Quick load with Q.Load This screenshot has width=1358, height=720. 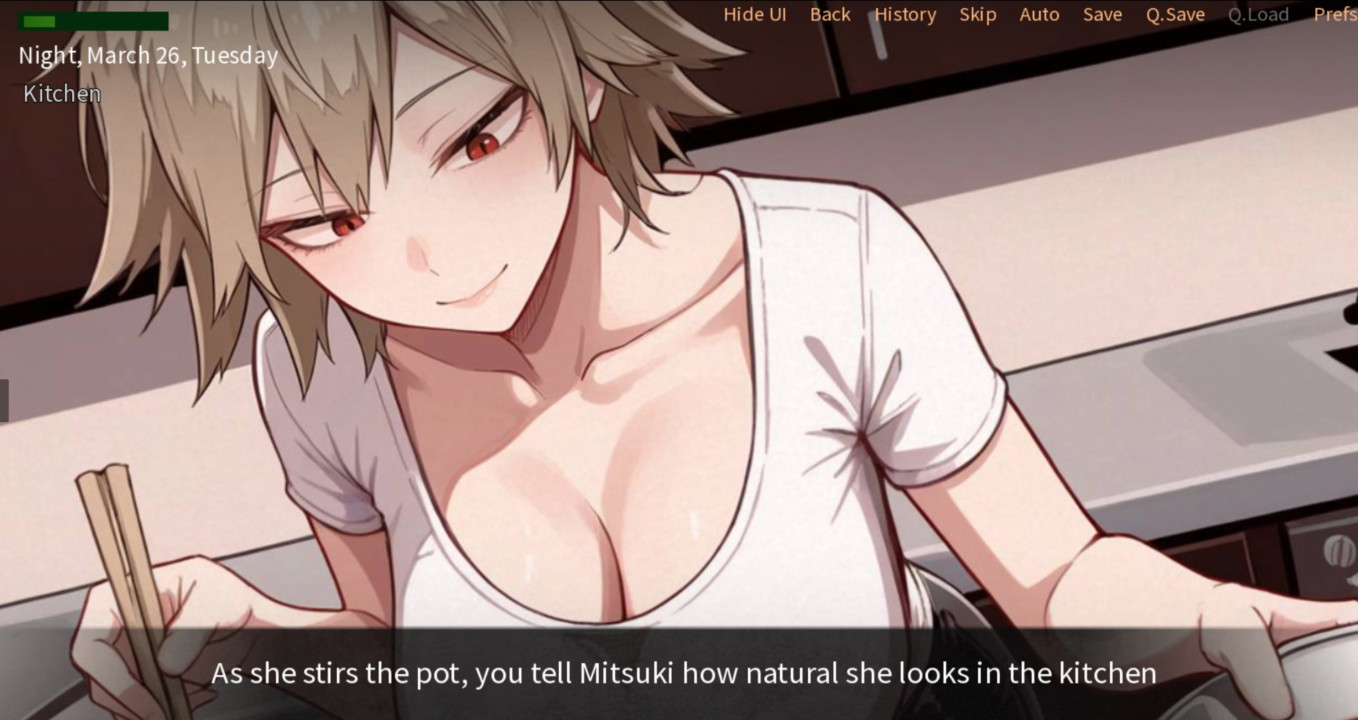[1258, 15]
